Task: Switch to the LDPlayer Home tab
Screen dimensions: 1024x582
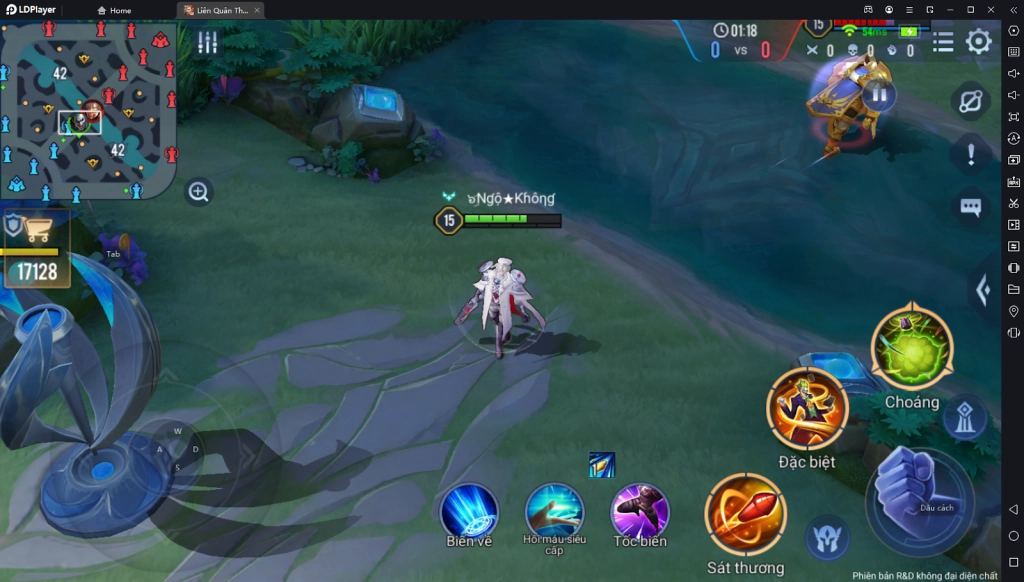Action: 114,10
